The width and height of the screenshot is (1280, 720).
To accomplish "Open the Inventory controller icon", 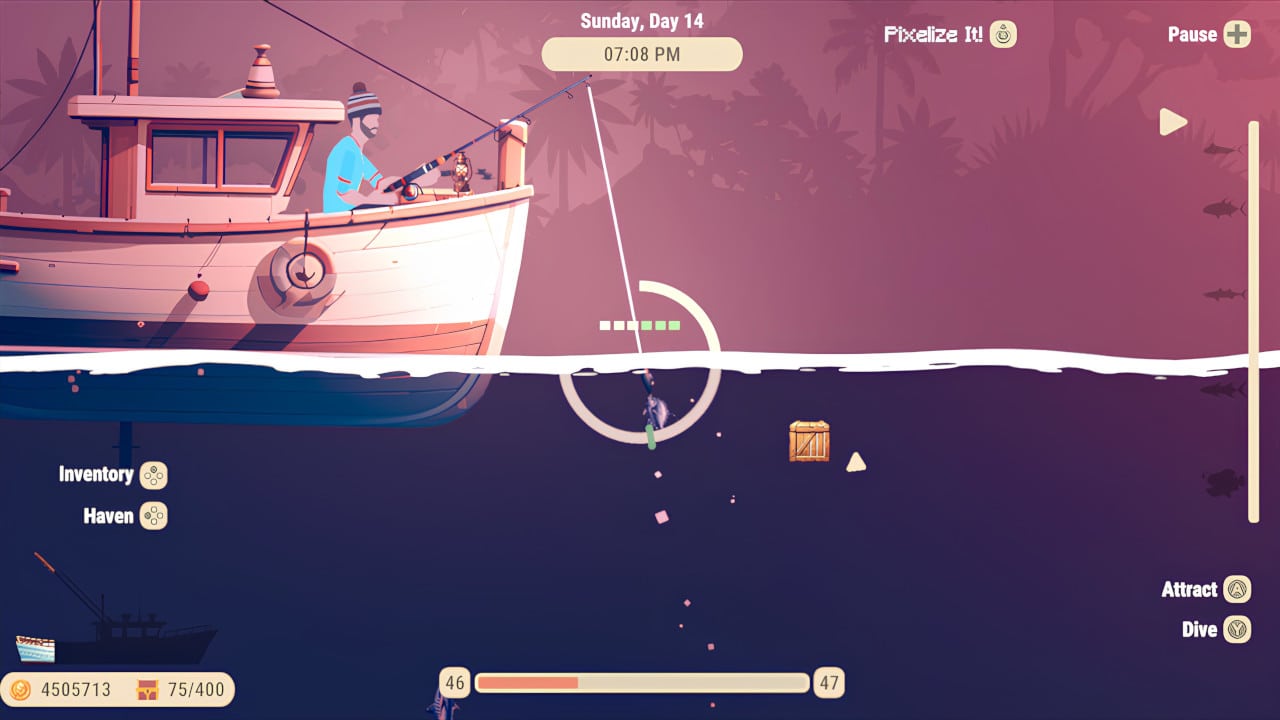I will [x=155, y=475].
